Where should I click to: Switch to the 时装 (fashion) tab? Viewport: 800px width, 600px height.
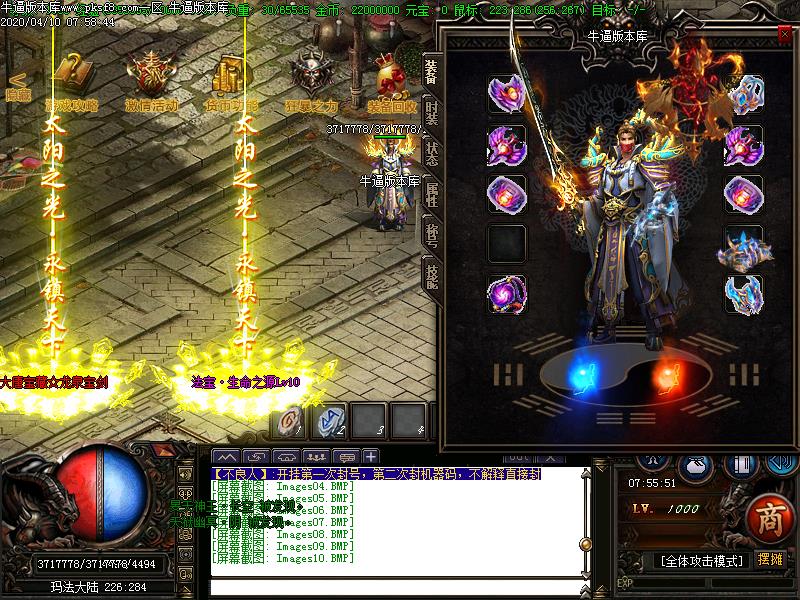tap(431, 111)
